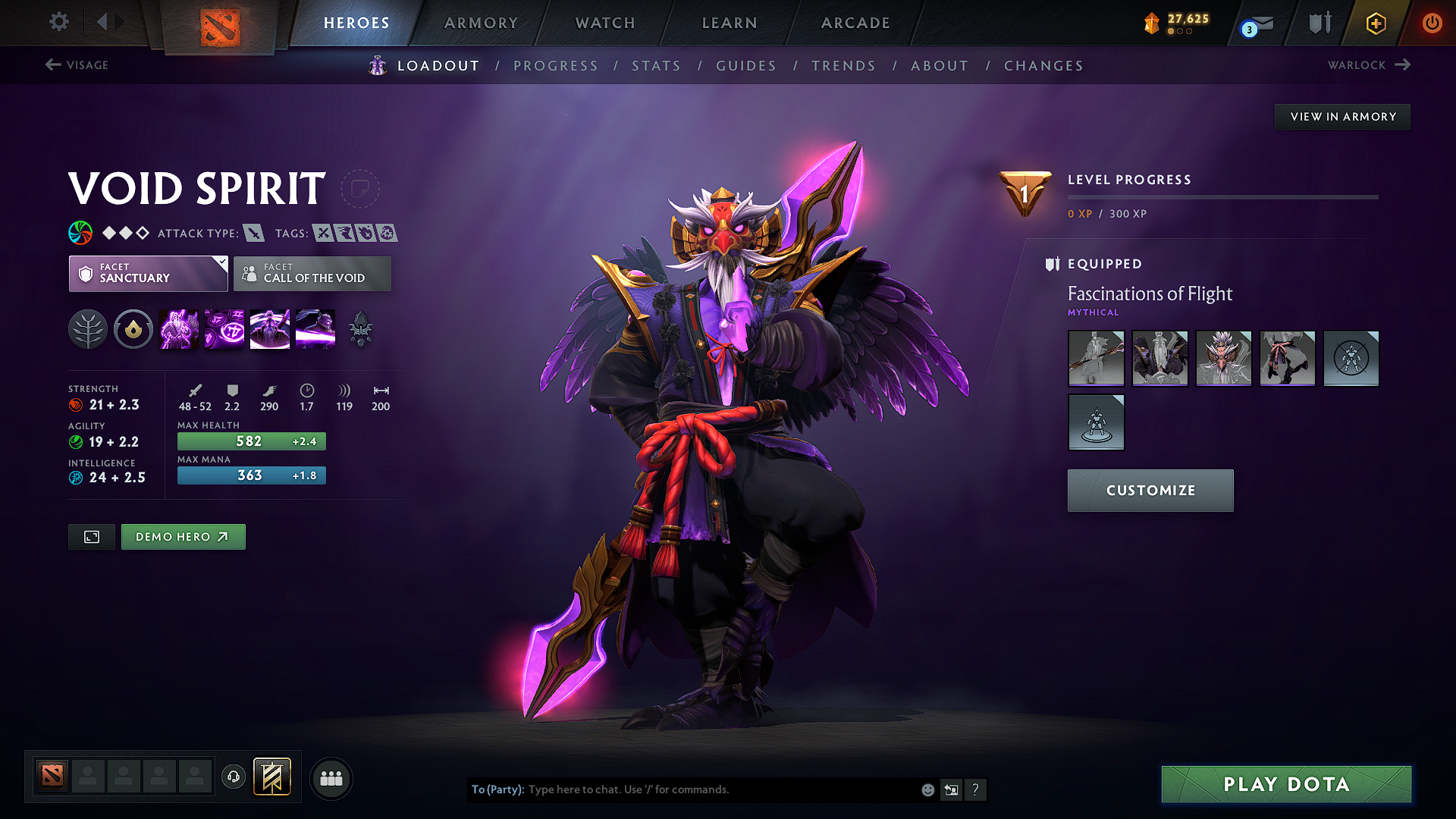
Task: Click the Strength attribute icon
Action: pos(75,404)
